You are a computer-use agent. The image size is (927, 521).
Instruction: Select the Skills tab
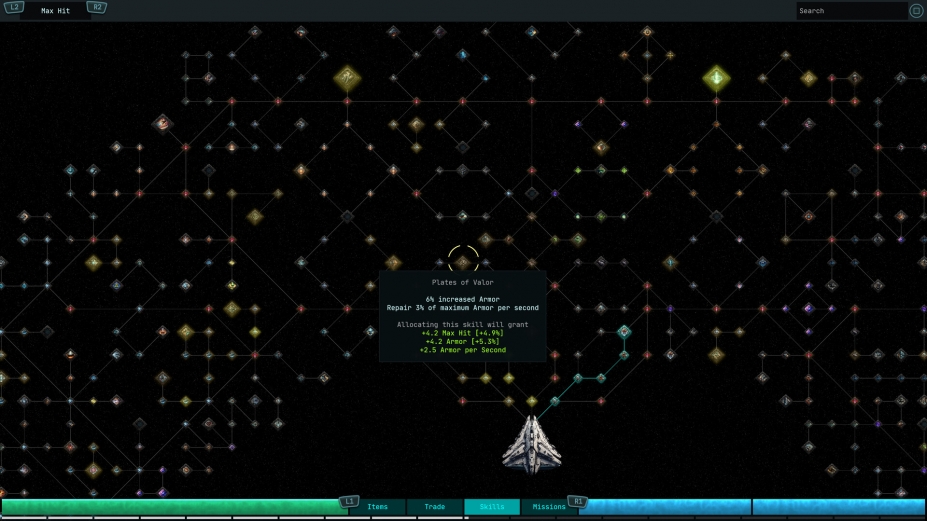(x=492, y=507)
